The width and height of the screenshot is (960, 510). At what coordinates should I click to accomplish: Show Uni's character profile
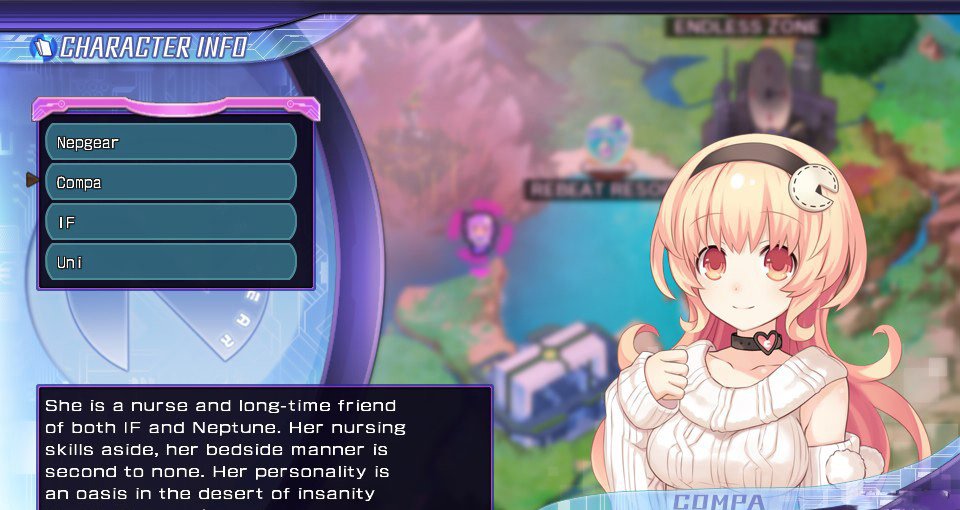coord(171,262)
